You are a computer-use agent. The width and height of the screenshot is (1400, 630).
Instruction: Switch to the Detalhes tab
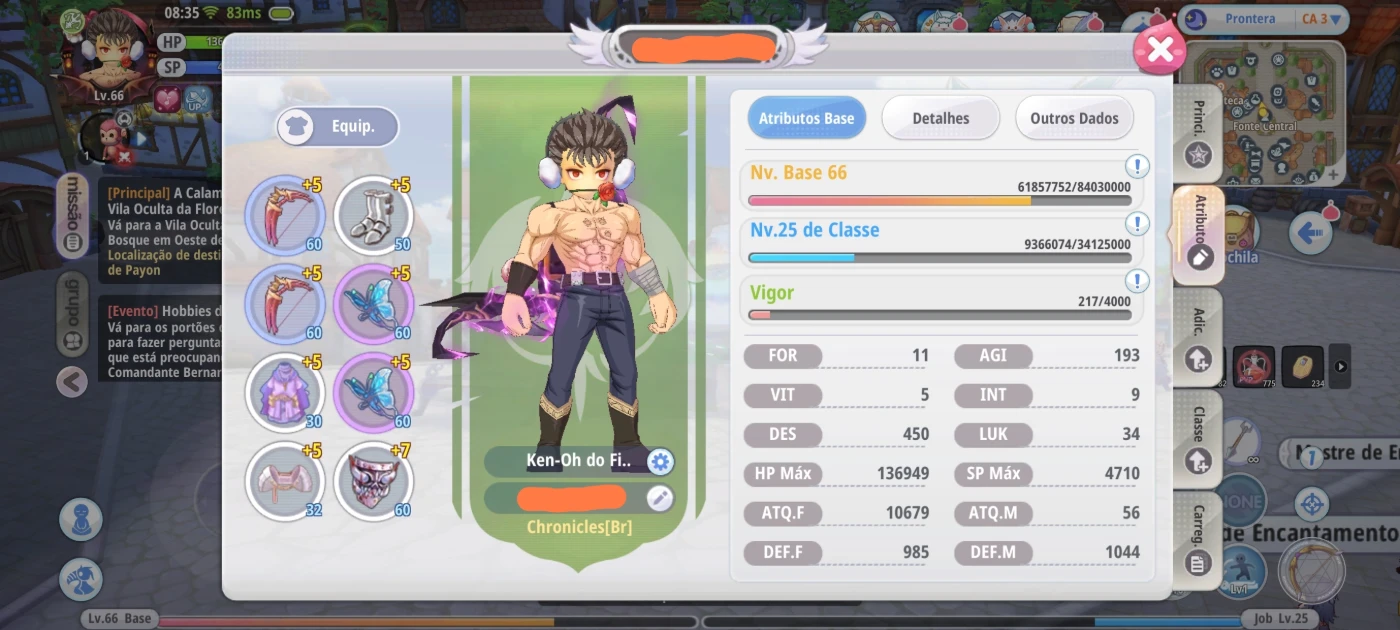(x=940, y=118)
